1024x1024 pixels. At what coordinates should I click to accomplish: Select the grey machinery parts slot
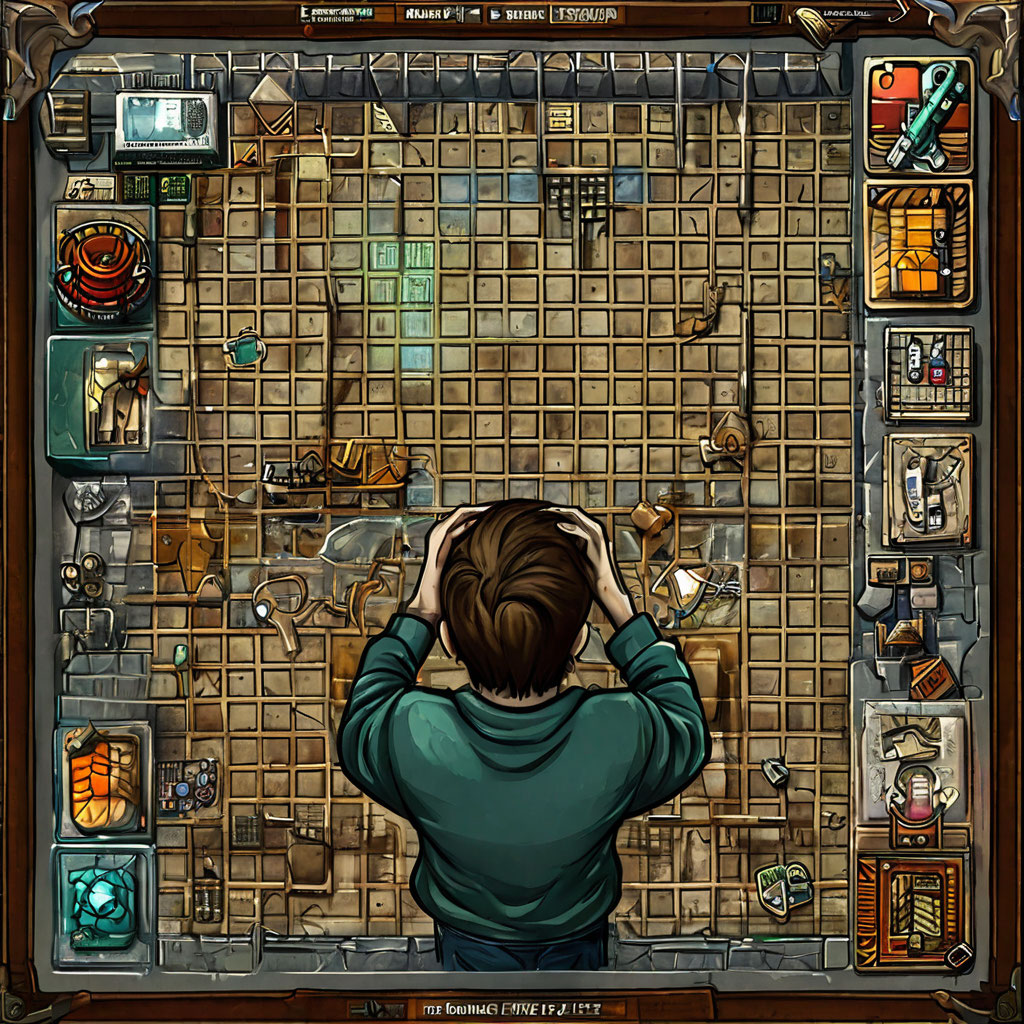click(x=927, y=490)
